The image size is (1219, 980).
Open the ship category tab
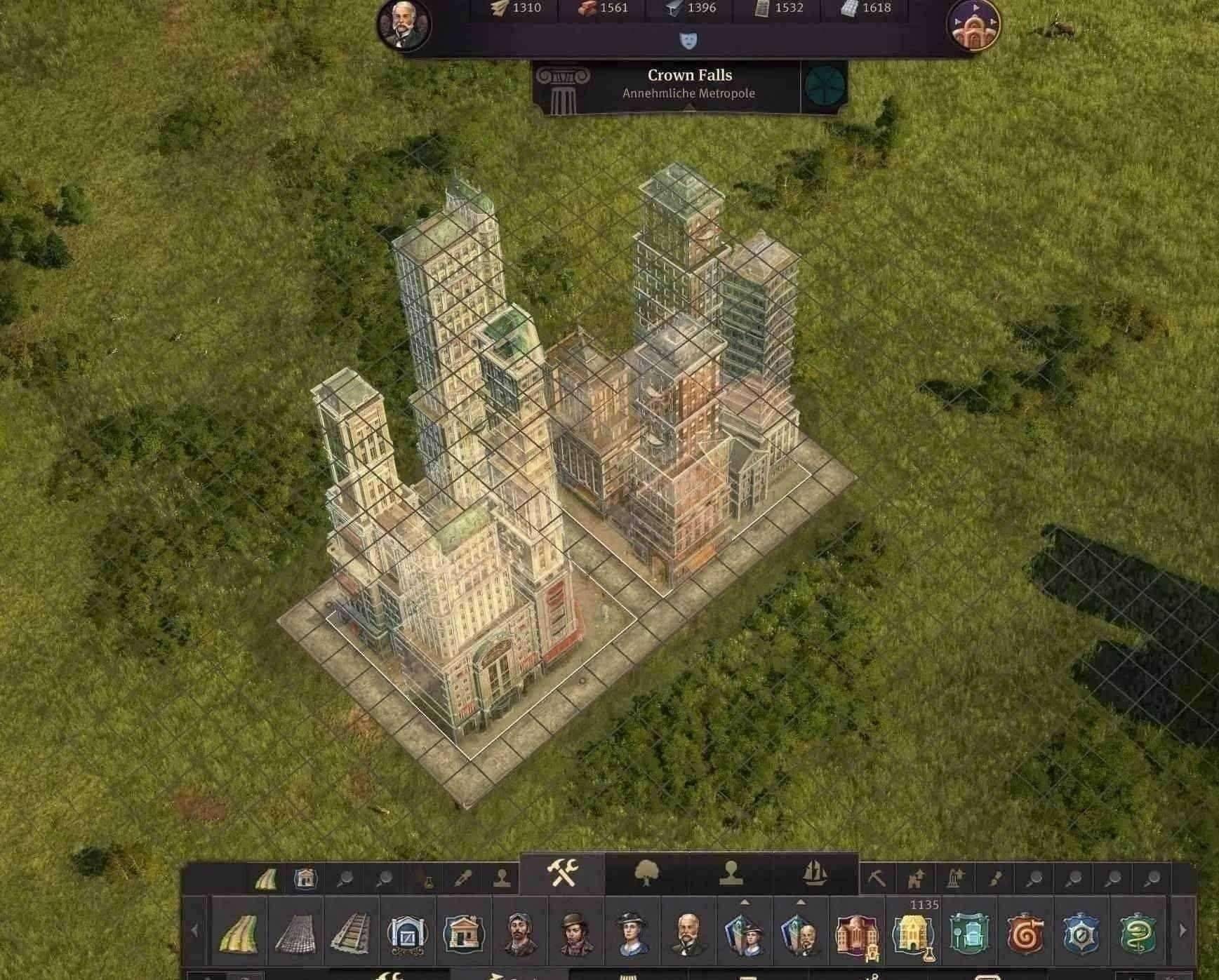coord(814,874)
